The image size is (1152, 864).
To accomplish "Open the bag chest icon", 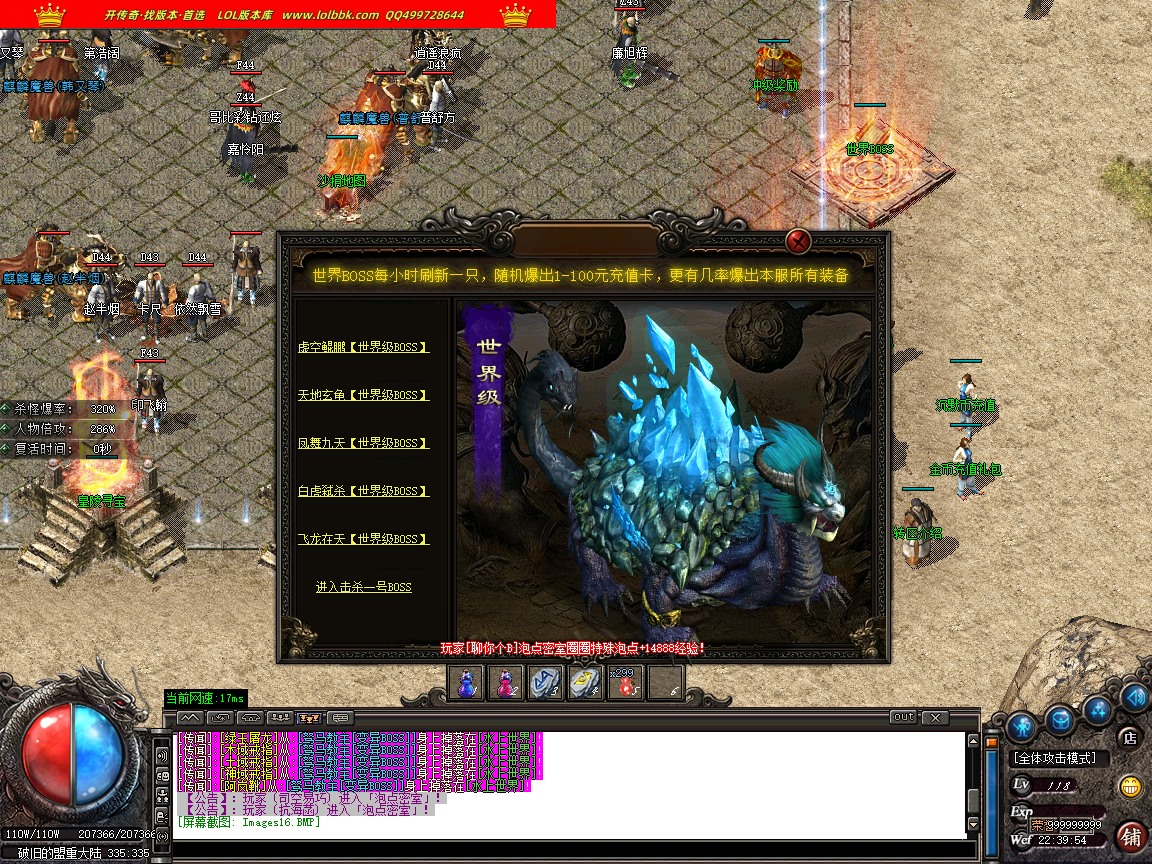I will [1060, 718].
